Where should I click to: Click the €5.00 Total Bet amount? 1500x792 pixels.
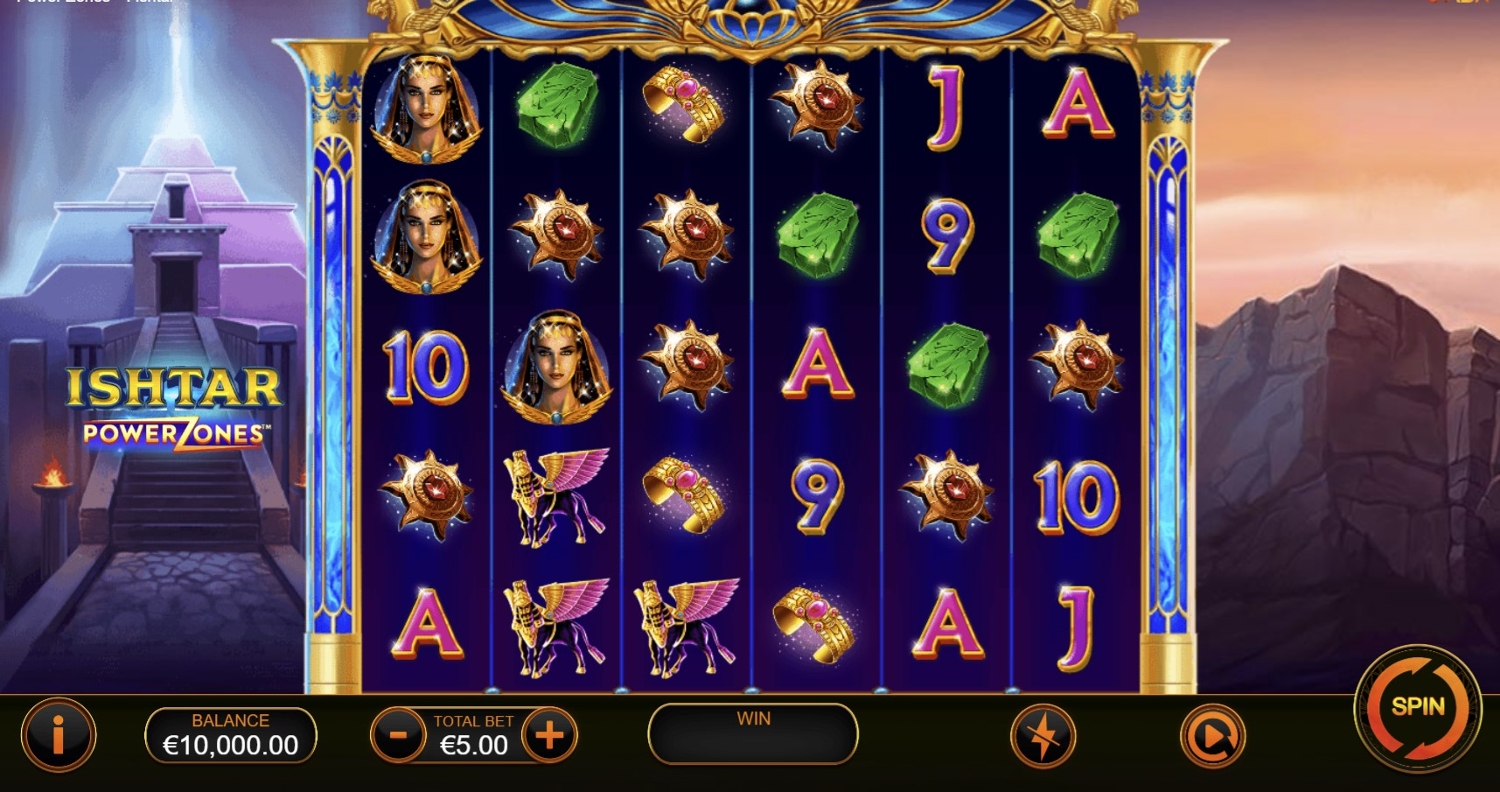click(473, 746)
